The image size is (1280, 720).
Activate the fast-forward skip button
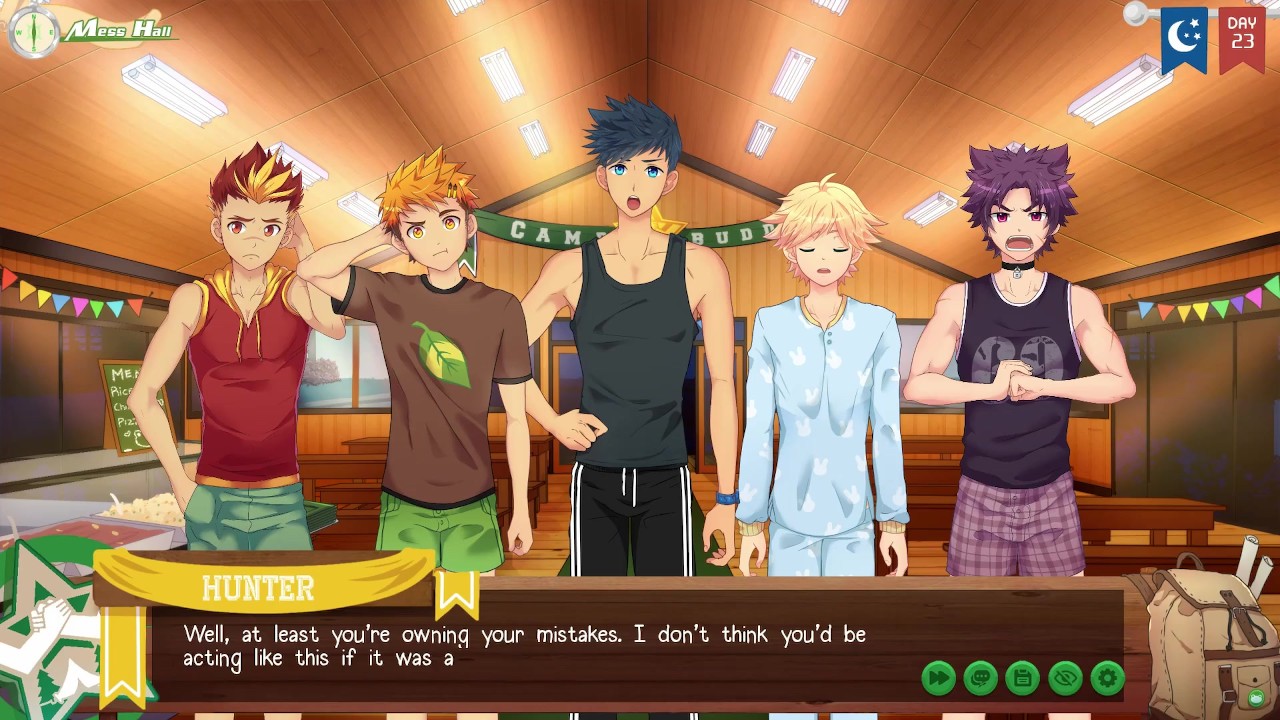[938, 679]
